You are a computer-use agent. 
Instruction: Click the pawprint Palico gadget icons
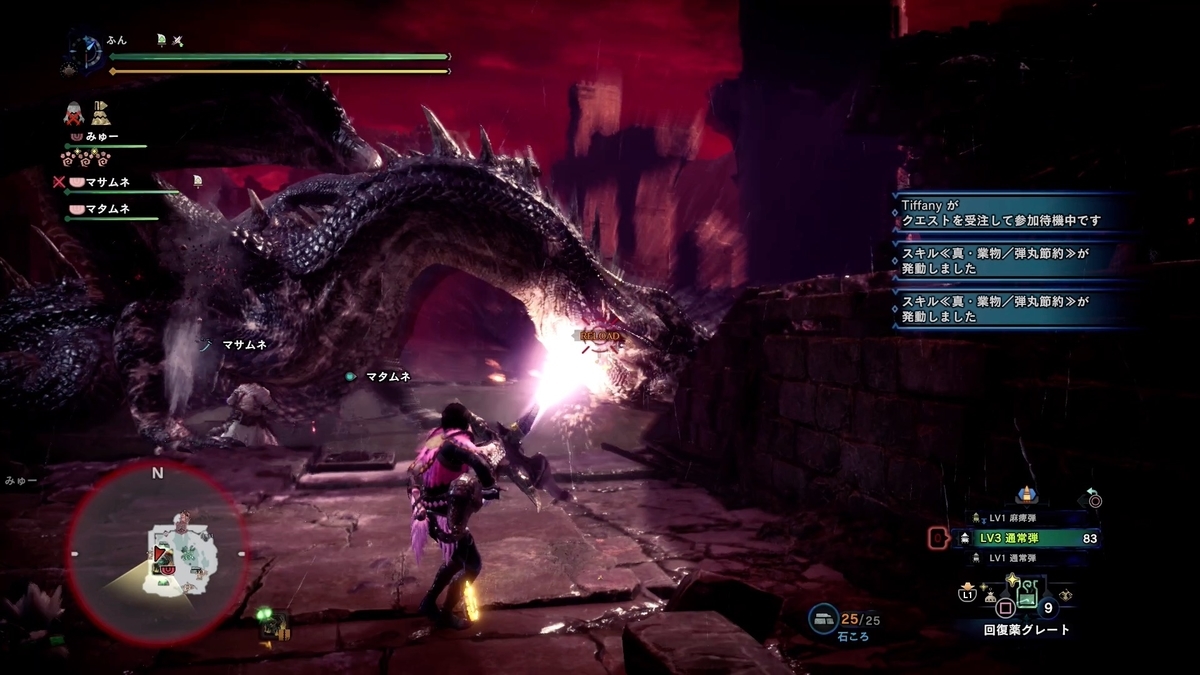tap(85, 158)
